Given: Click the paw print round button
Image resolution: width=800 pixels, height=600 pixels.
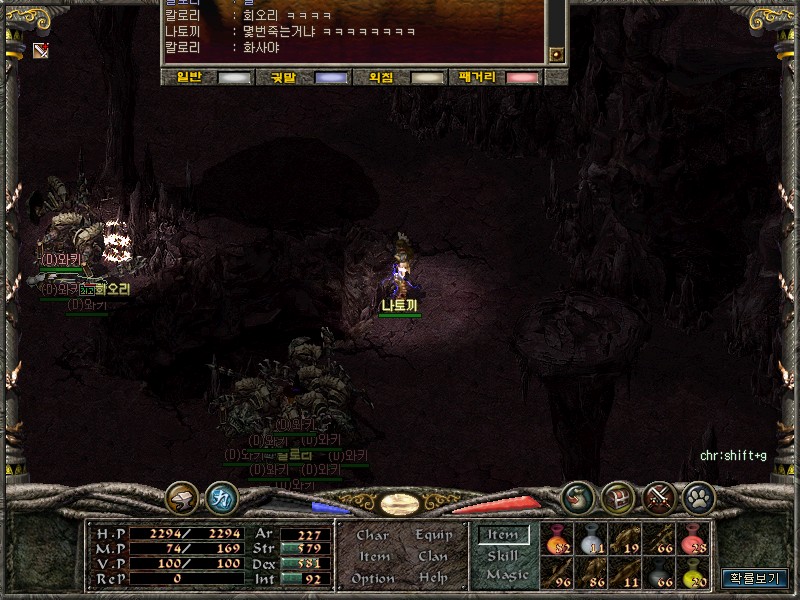Looking at the screenshot, I should pyautogui.click(x=696, y=496).
